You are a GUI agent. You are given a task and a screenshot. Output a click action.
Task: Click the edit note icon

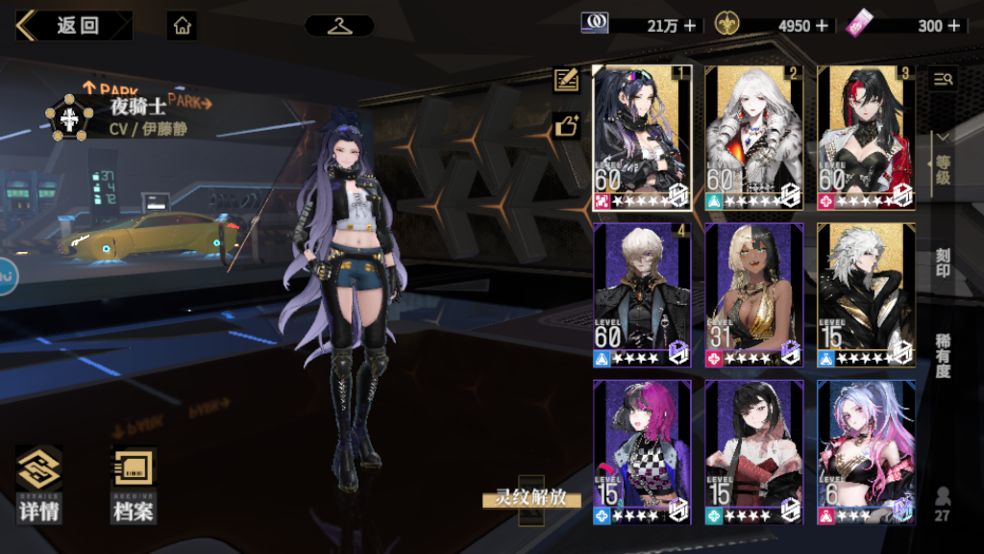567,80
